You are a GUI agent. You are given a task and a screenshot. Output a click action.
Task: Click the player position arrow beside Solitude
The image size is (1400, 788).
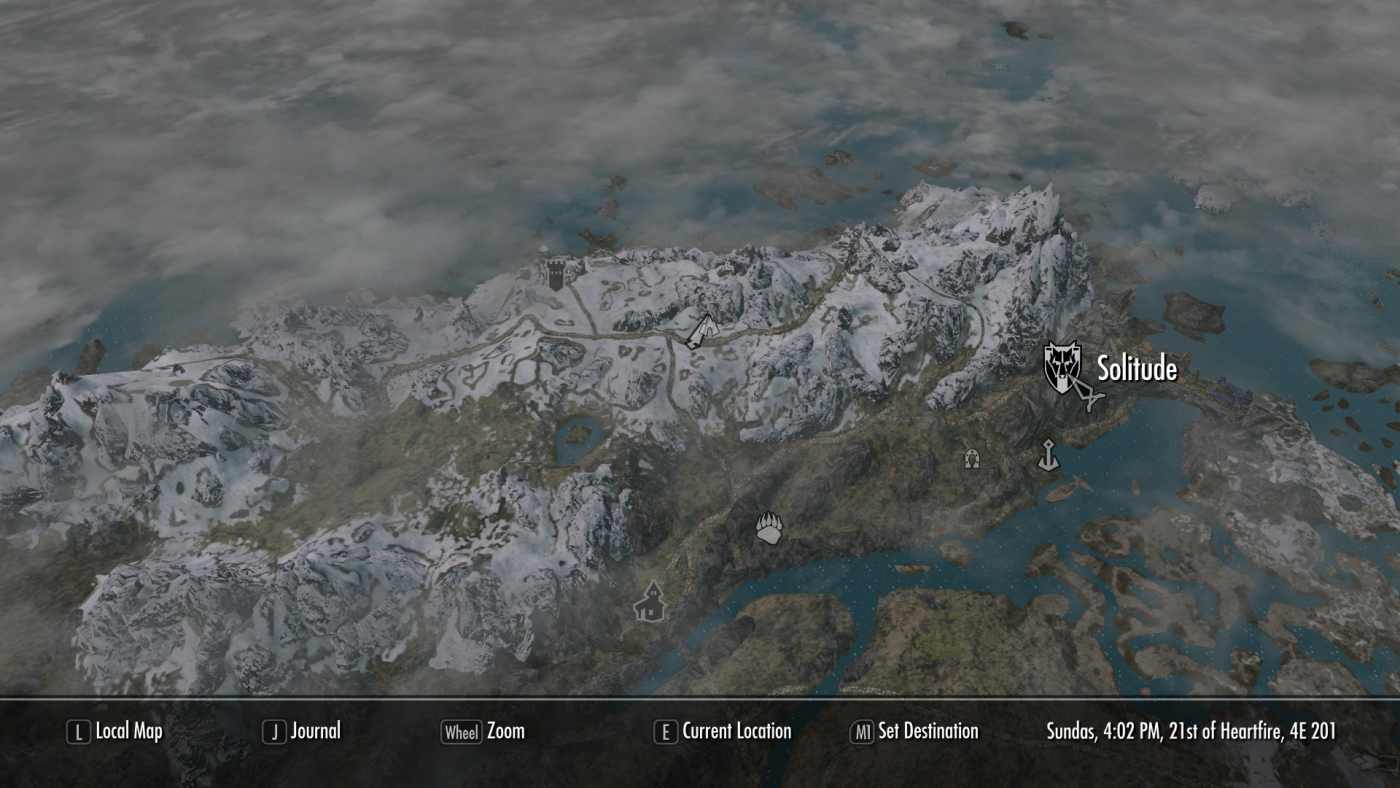(1091, 392)
